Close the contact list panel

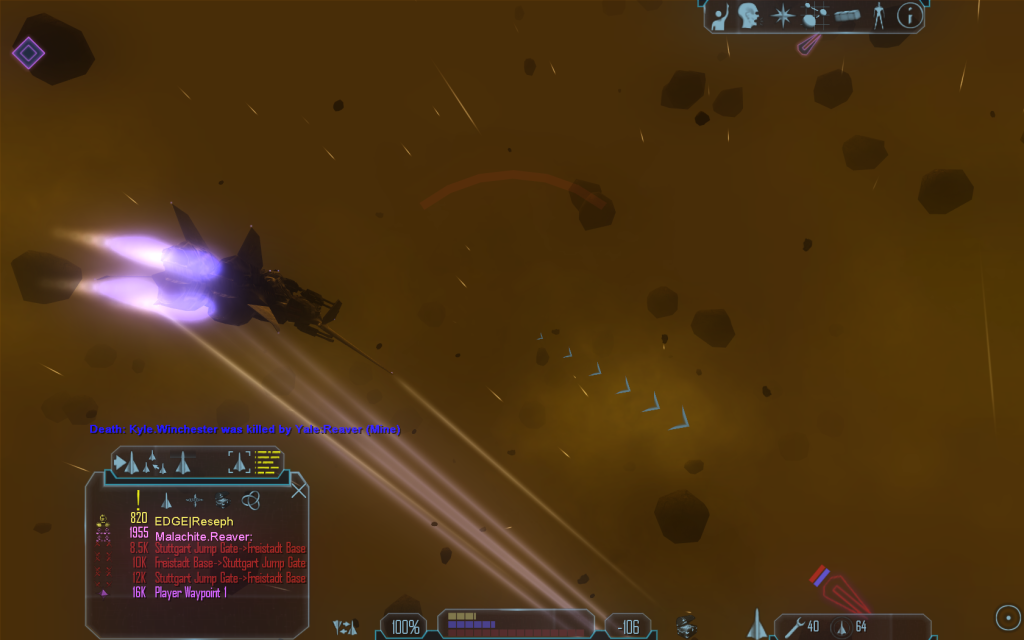pos(298,490)
